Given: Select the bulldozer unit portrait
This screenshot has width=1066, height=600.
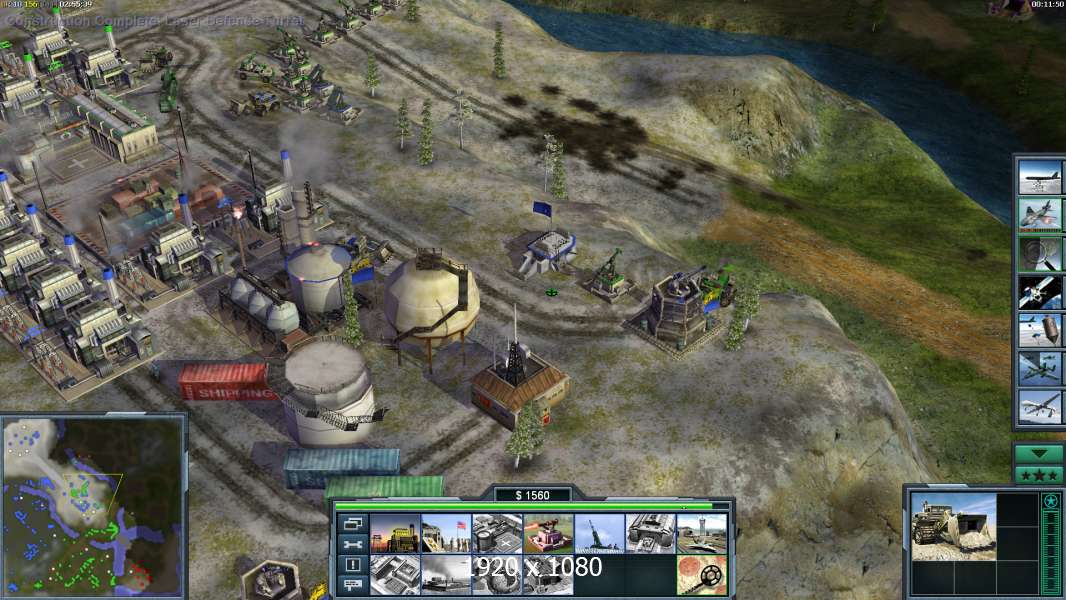Looking at the screenshot, I should pos(953,526).
